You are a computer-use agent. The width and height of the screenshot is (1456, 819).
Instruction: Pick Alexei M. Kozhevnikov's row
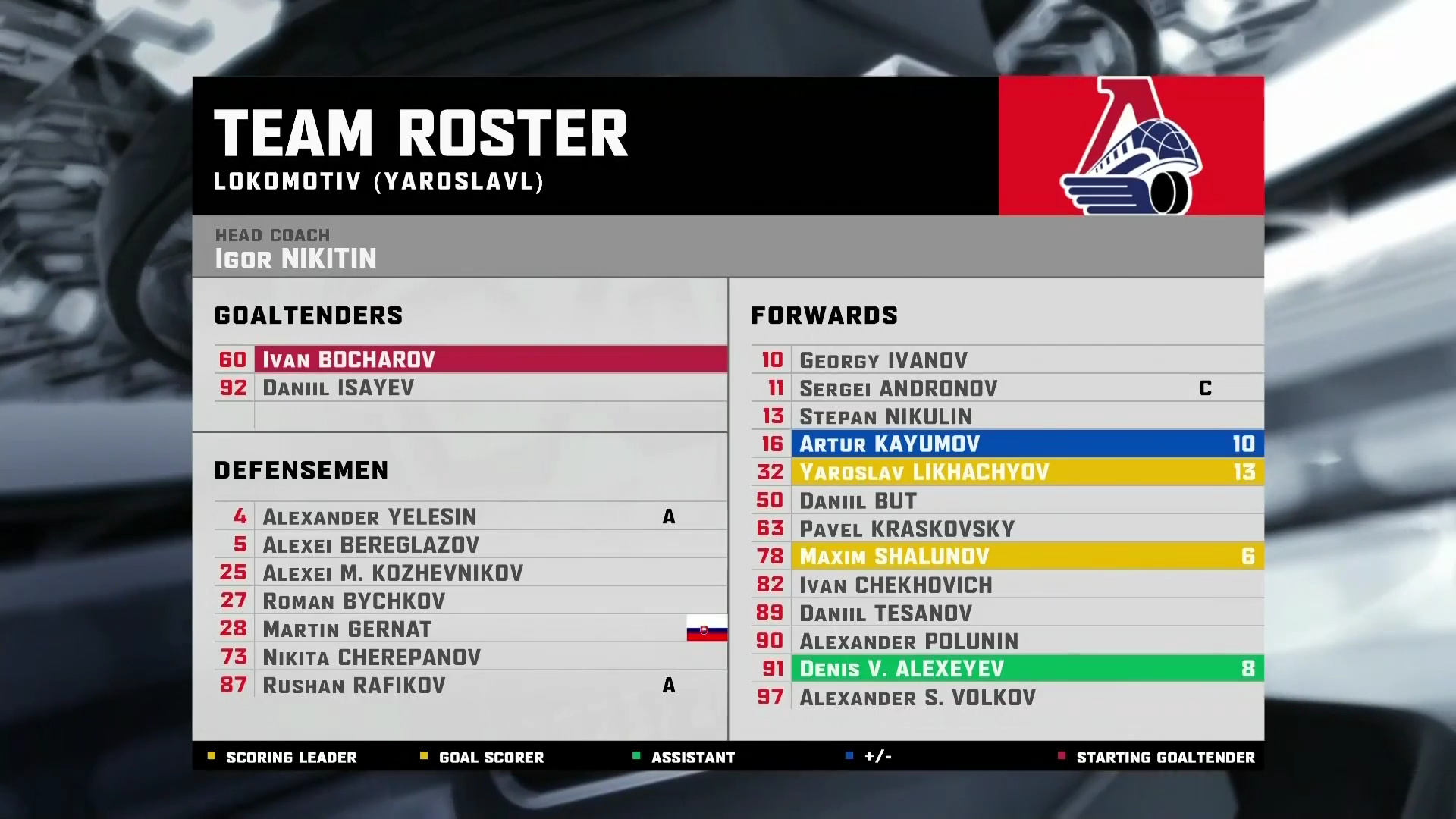click(393, 573)
